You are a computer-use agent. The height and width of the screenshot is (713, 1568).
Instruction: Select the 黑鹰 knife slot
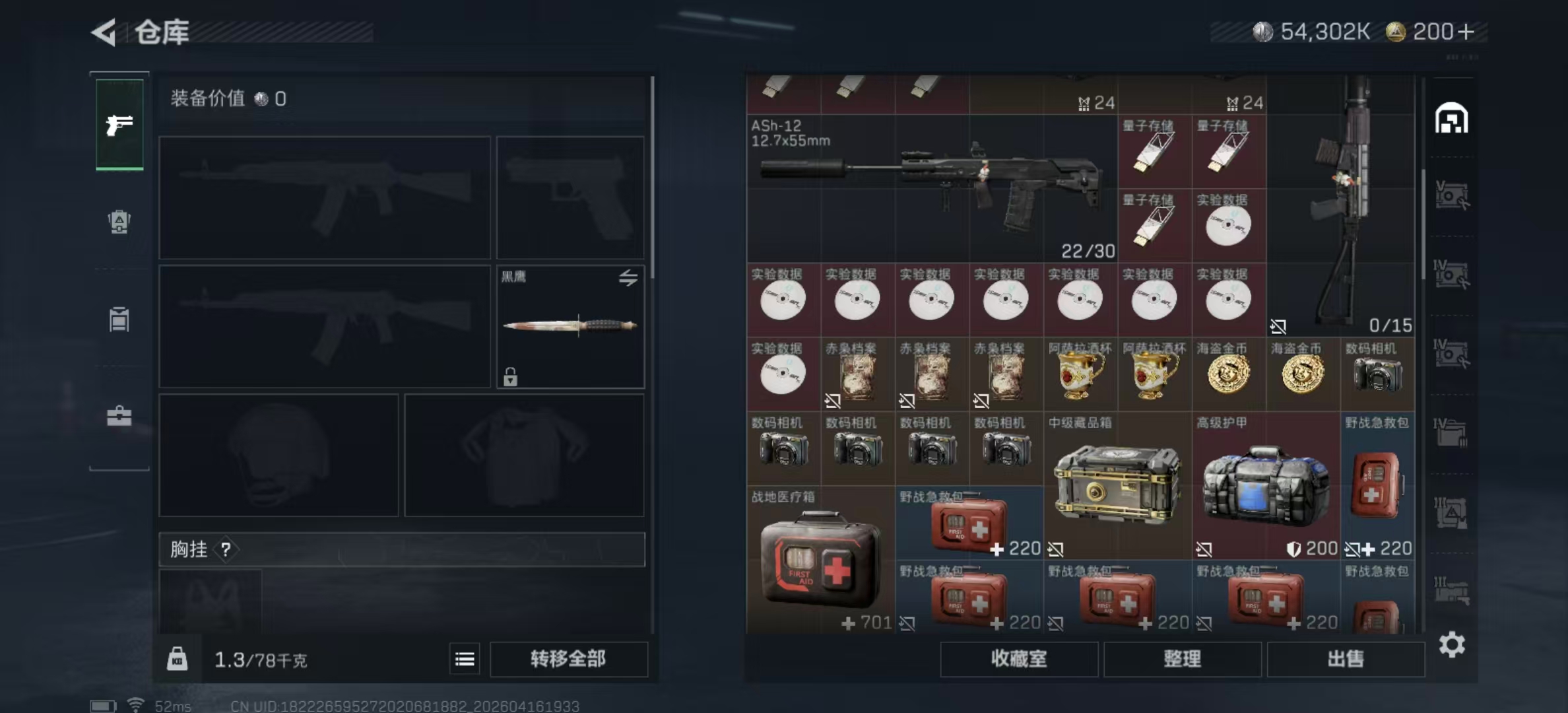coord(570,326)
